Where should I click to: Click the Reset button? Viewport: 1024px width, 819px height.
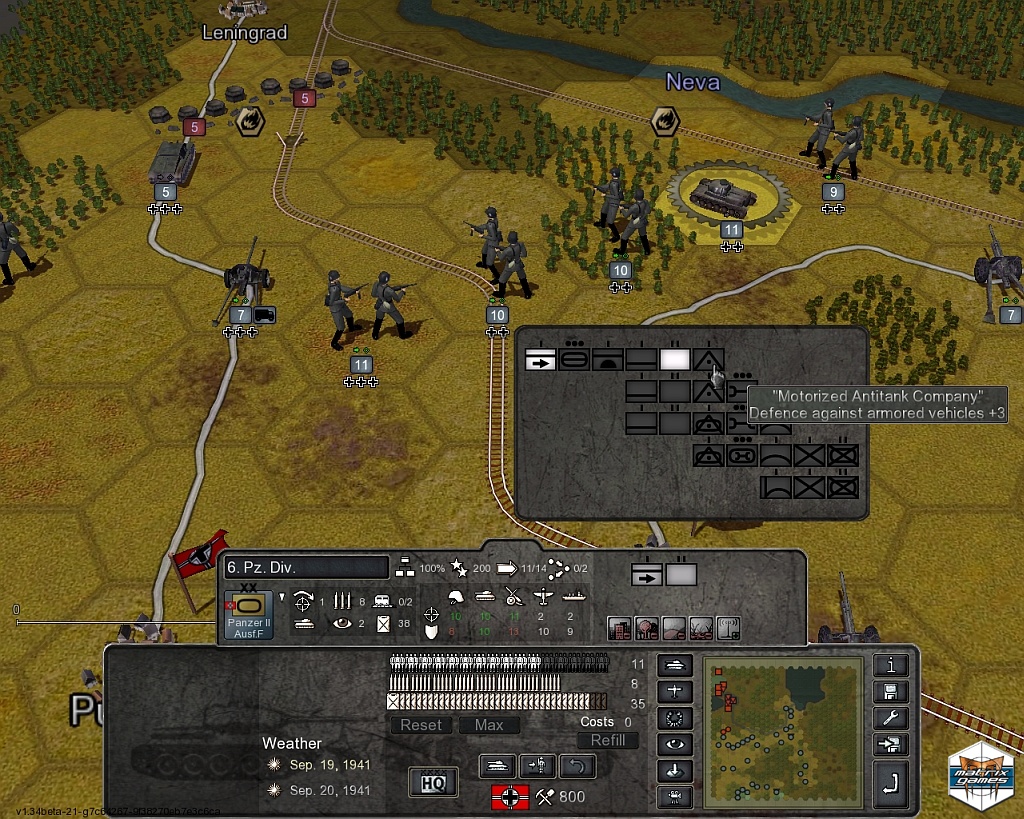pyautogui.click(x=421, y=725)
